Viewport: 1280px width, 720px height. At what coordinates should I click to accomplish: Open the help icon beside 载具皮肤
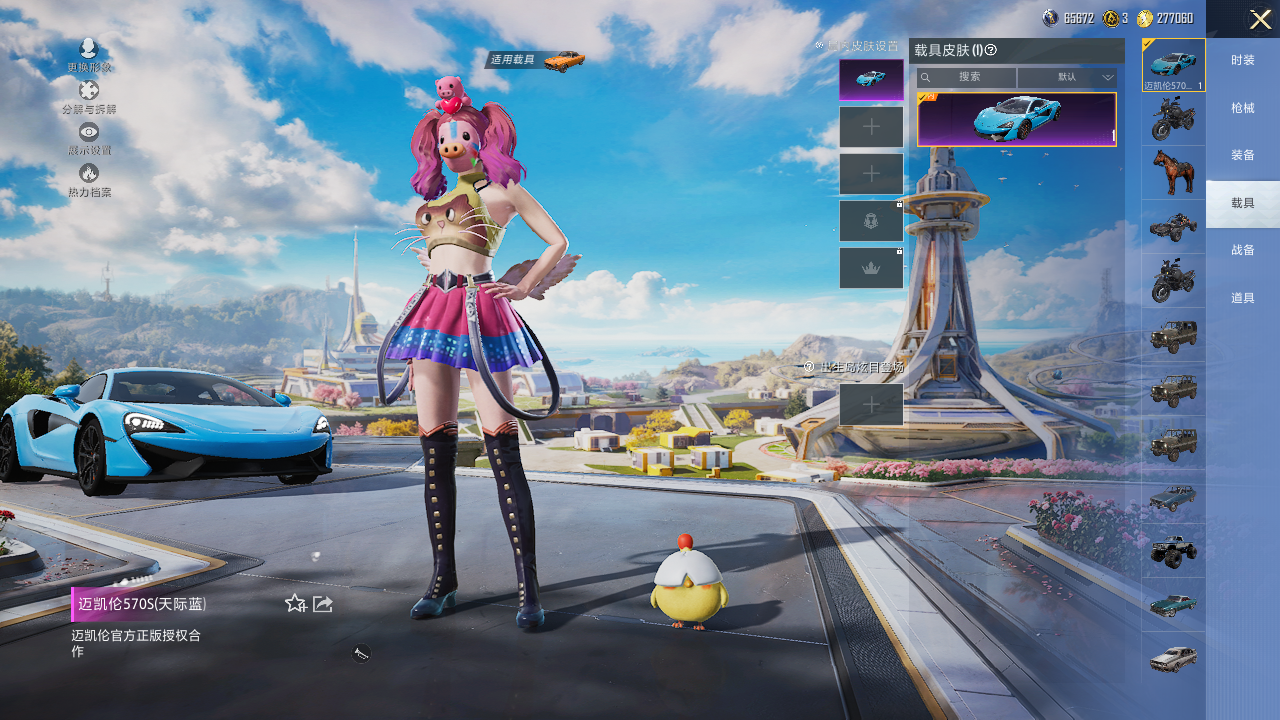point(991,50)
